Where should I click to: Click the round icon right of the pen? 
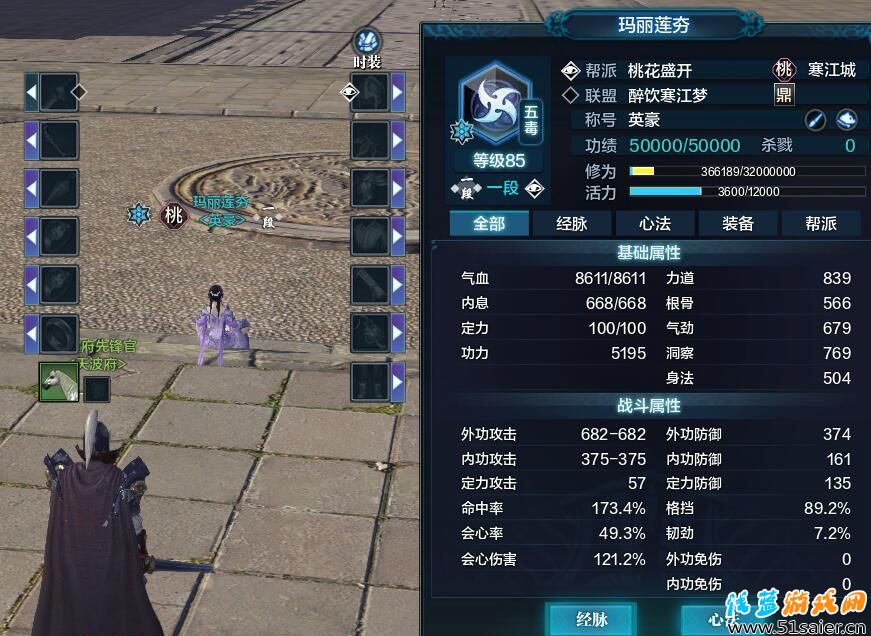point(846,120)
